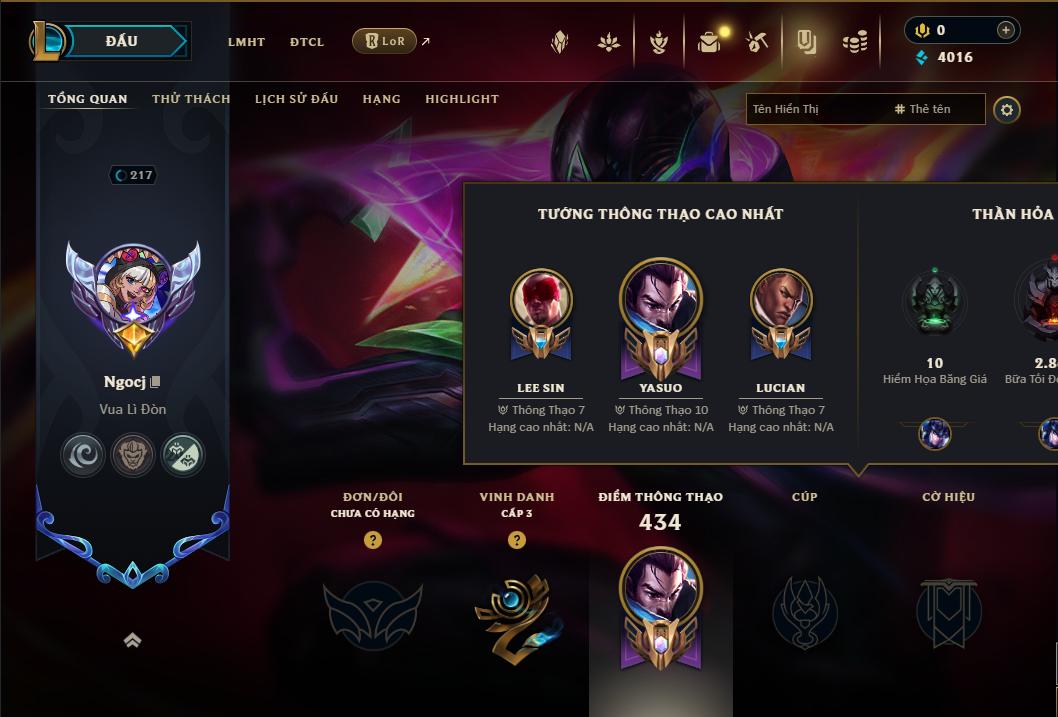Open the store coins icon
The image size is (1058, 717).
click(855, 42)
